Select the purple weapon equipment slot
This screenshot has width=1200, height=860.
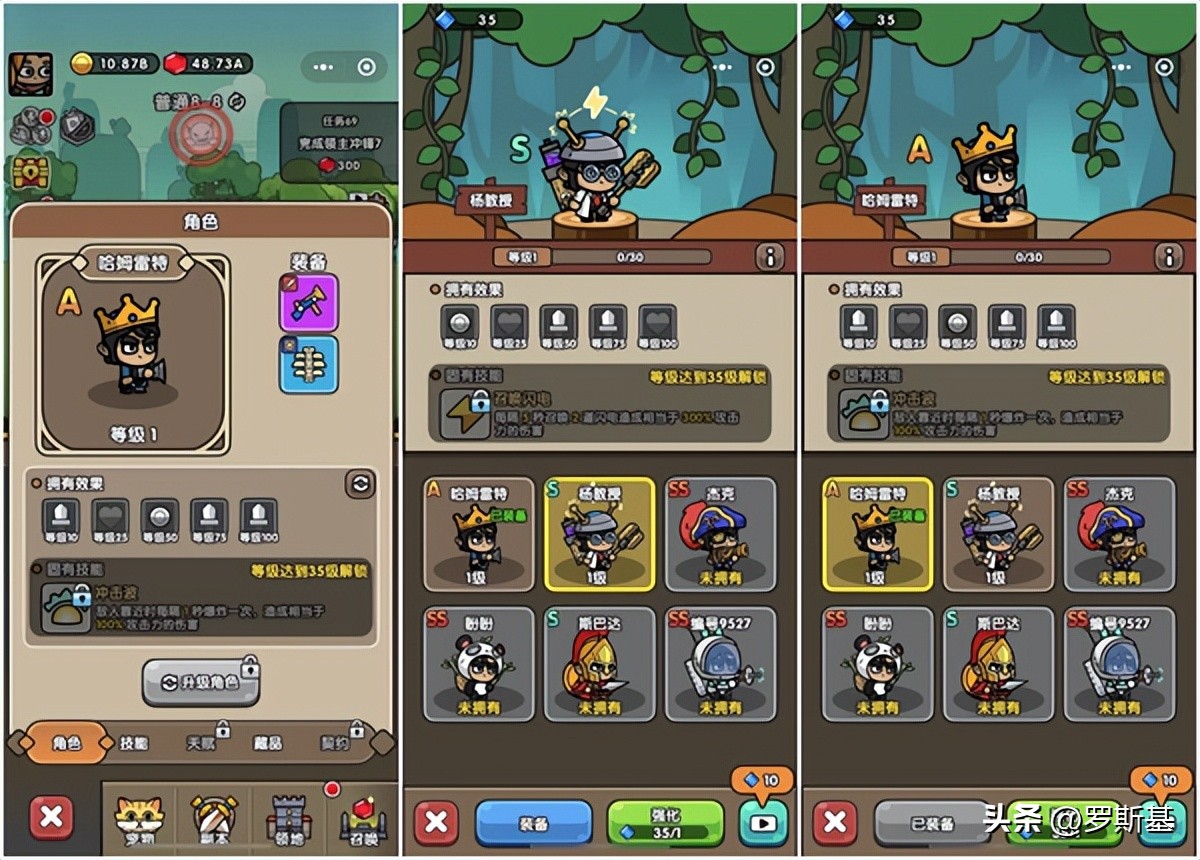coord(308,302)
